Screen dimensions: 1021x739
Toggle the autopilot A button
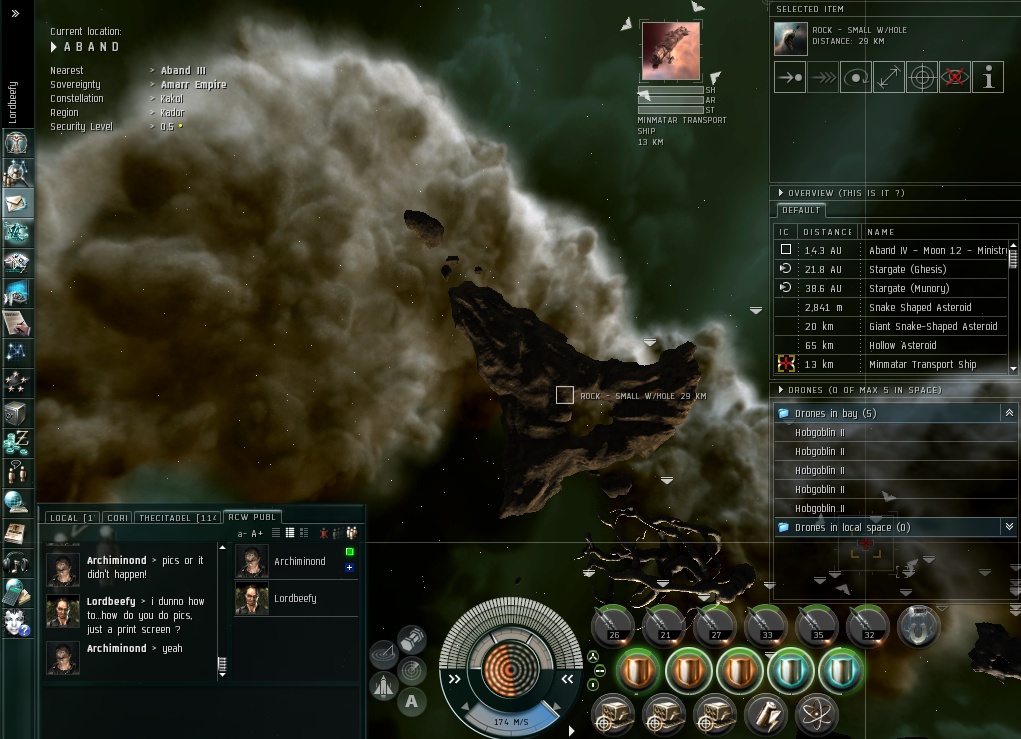point(411,701)
